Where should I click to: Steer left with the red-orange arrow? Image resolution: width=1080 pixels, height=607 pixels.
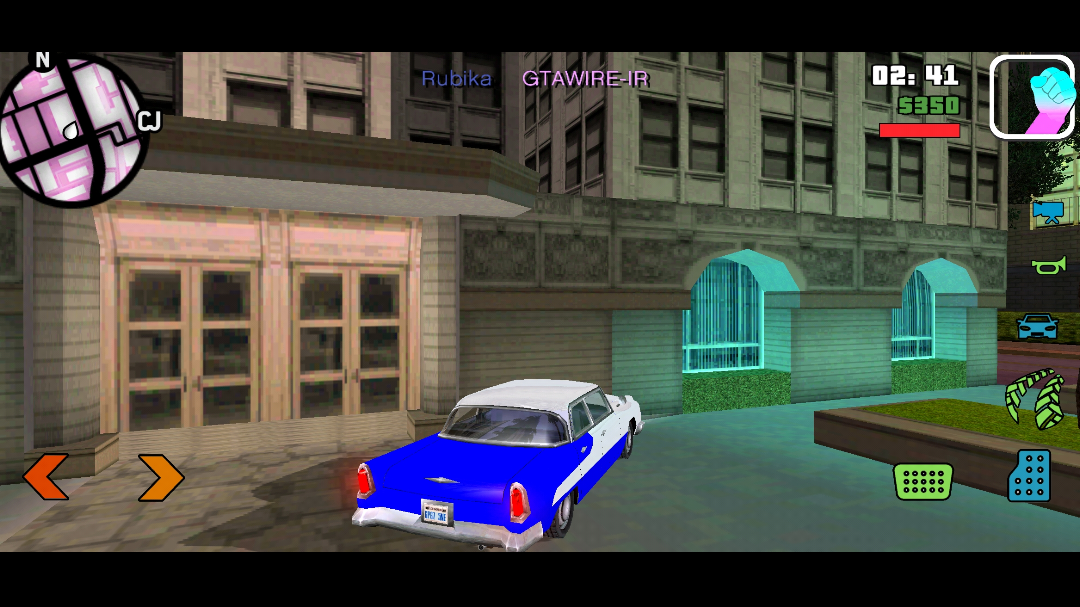pyautogui.click(x=46, y=477)
